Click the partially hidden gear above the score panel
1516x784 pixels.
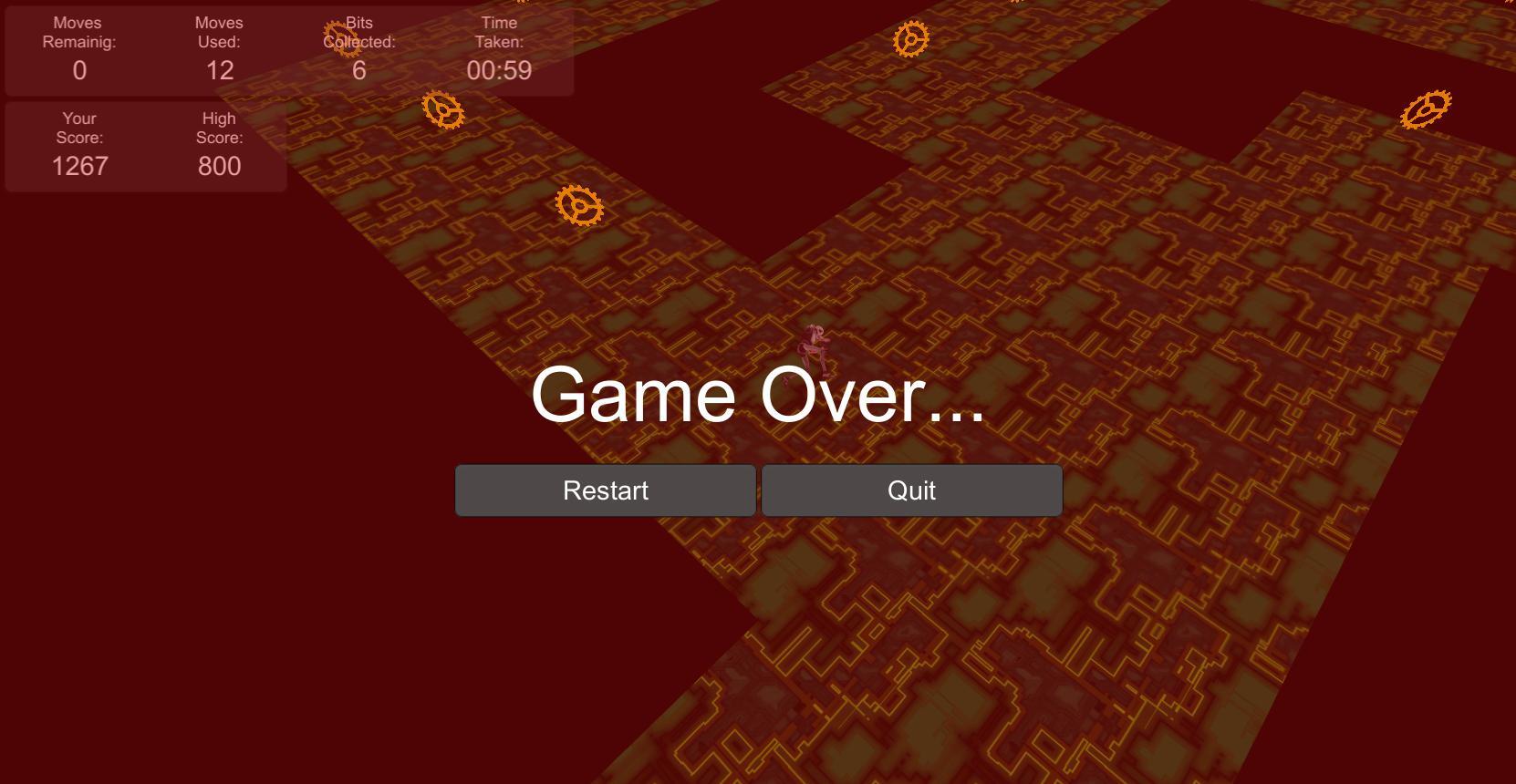click(x=342, y=36)
